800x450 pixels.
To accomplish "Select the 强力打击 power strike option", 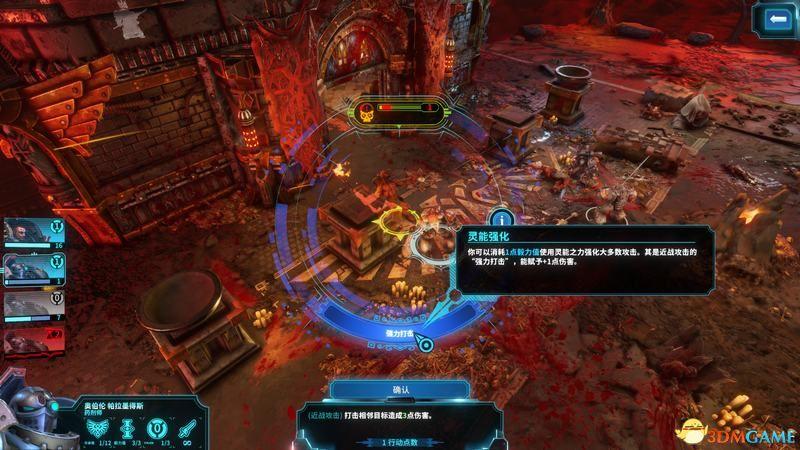I will tap(399, 332).
